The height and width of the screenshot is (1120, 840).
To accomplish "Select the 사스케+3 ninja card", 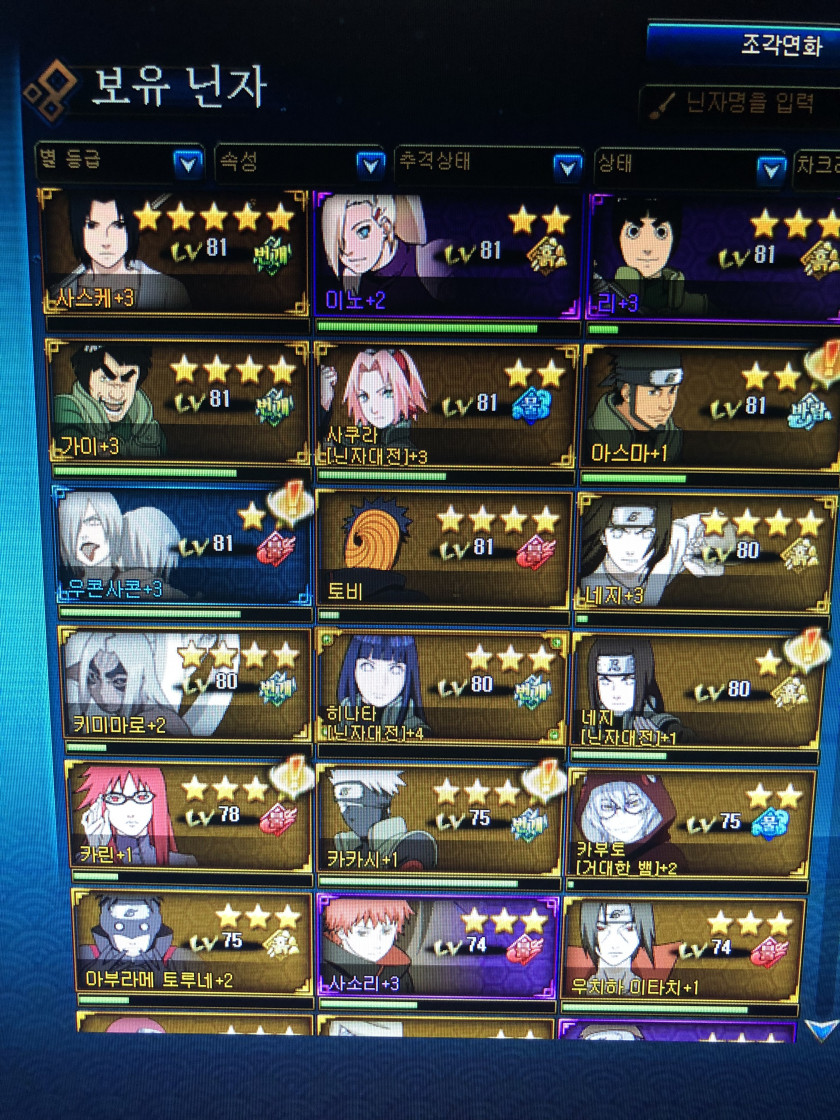I will point(174,252).
